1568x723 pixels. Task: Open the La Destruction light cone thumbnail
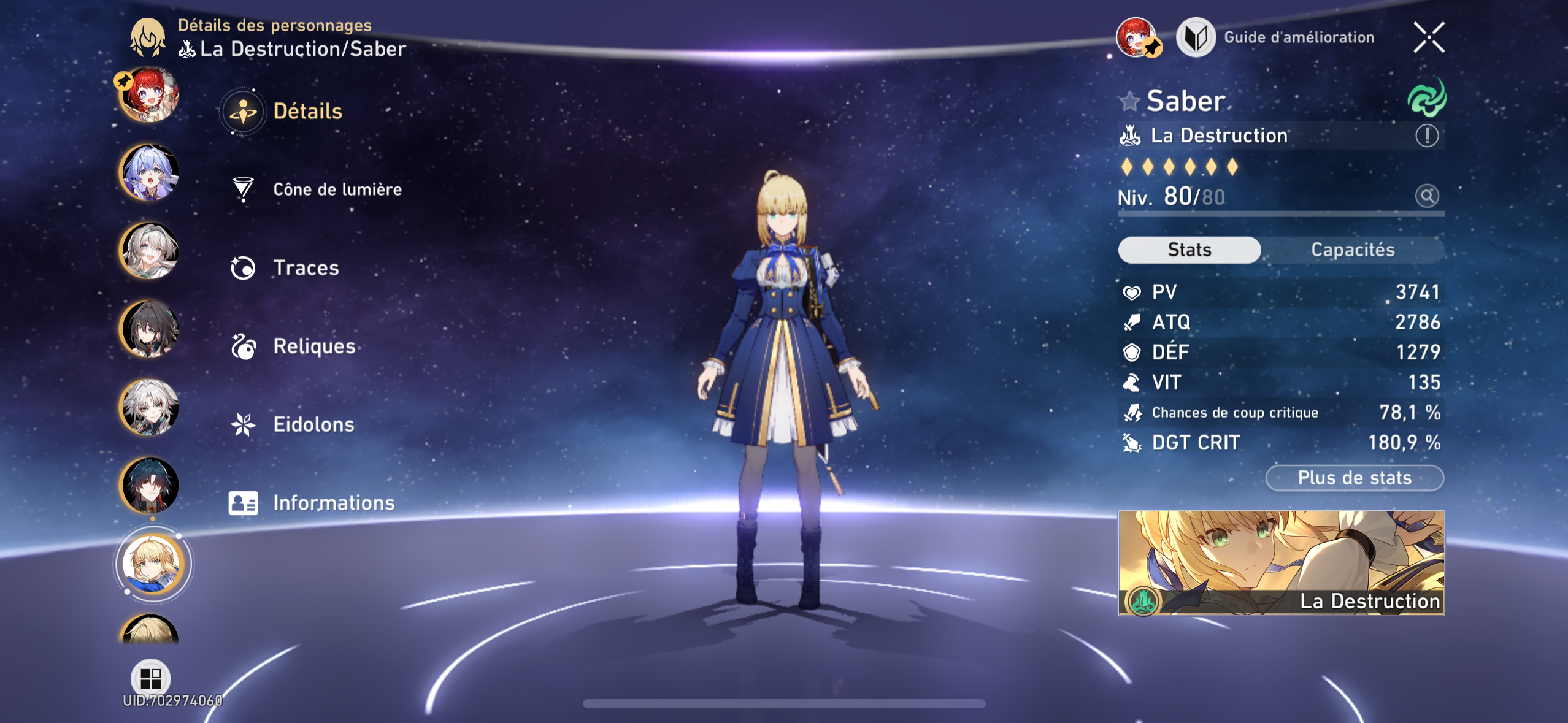pos(1281,563)
